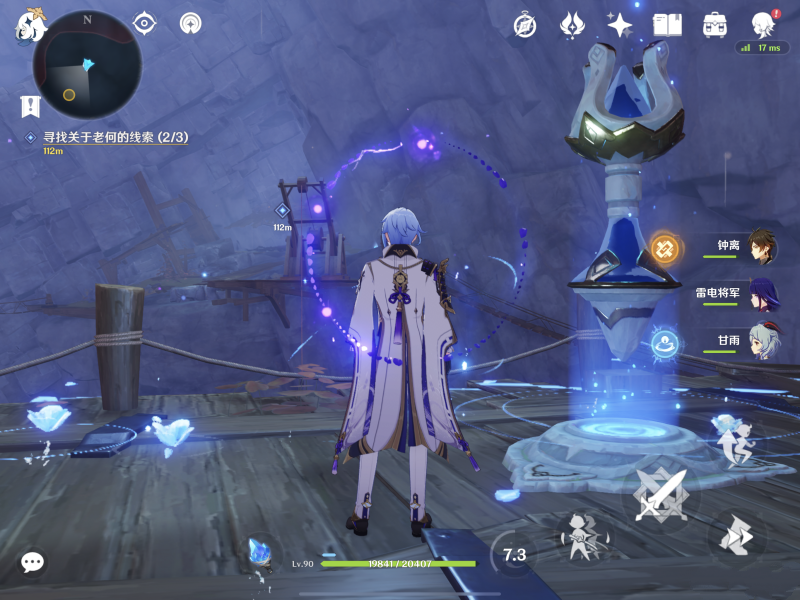Open the Paimon main menu
Viewport: 800px width, 600px height.
[30, 25]
